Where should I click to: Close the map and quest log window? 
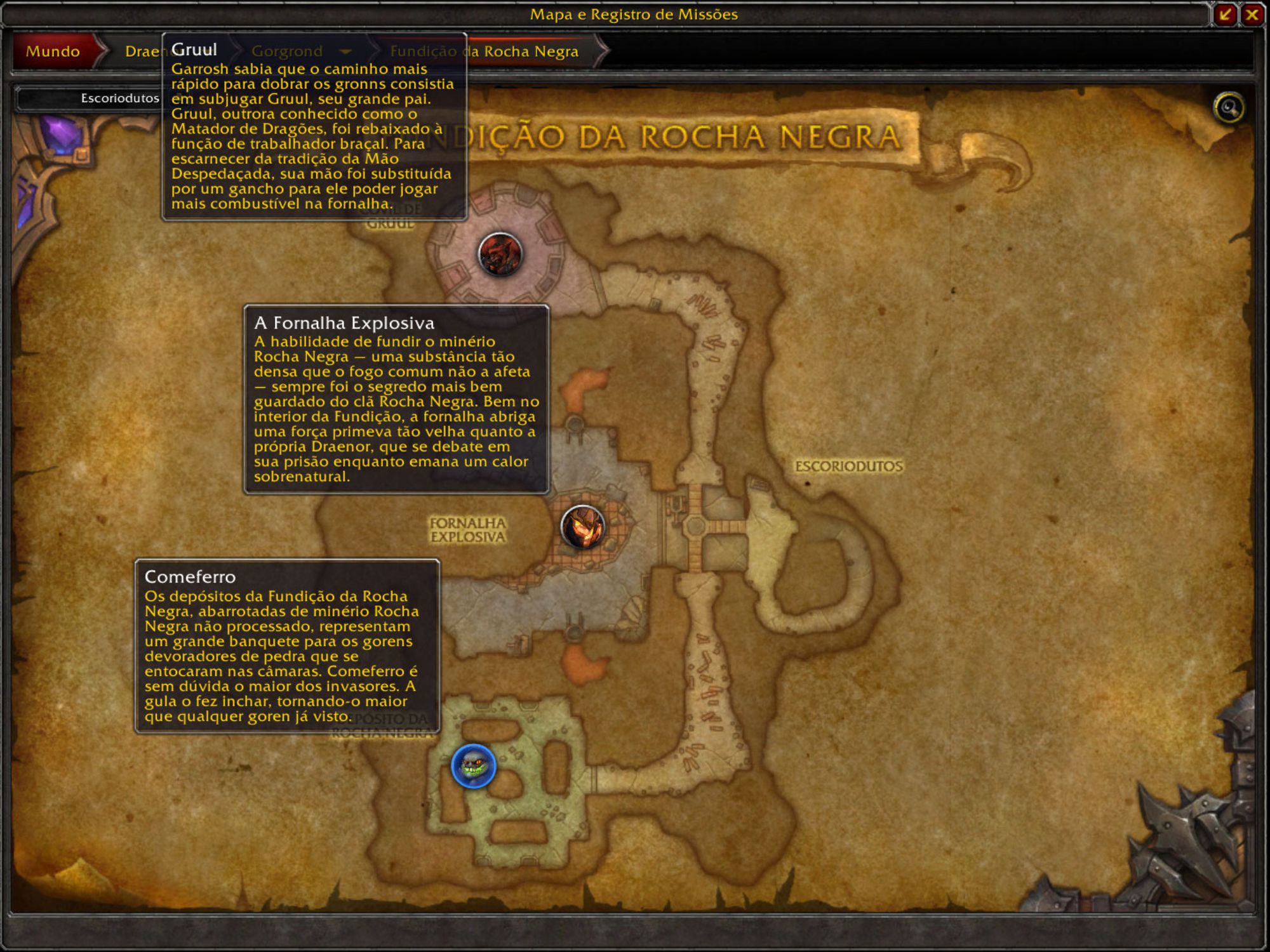(x=1252, y=15)
